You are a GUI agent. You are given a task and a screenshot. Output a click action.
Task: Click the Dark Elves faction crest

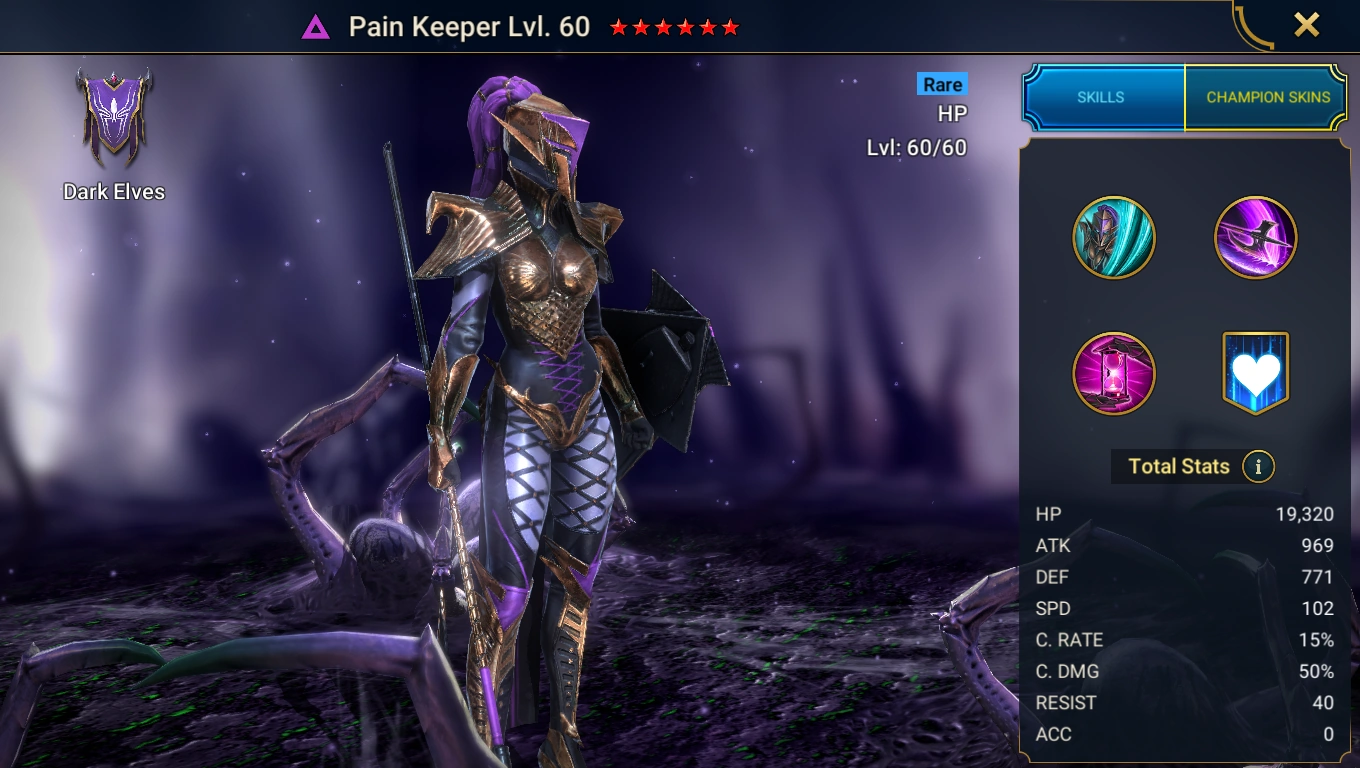pyautogui.click(x=113, y=118)
